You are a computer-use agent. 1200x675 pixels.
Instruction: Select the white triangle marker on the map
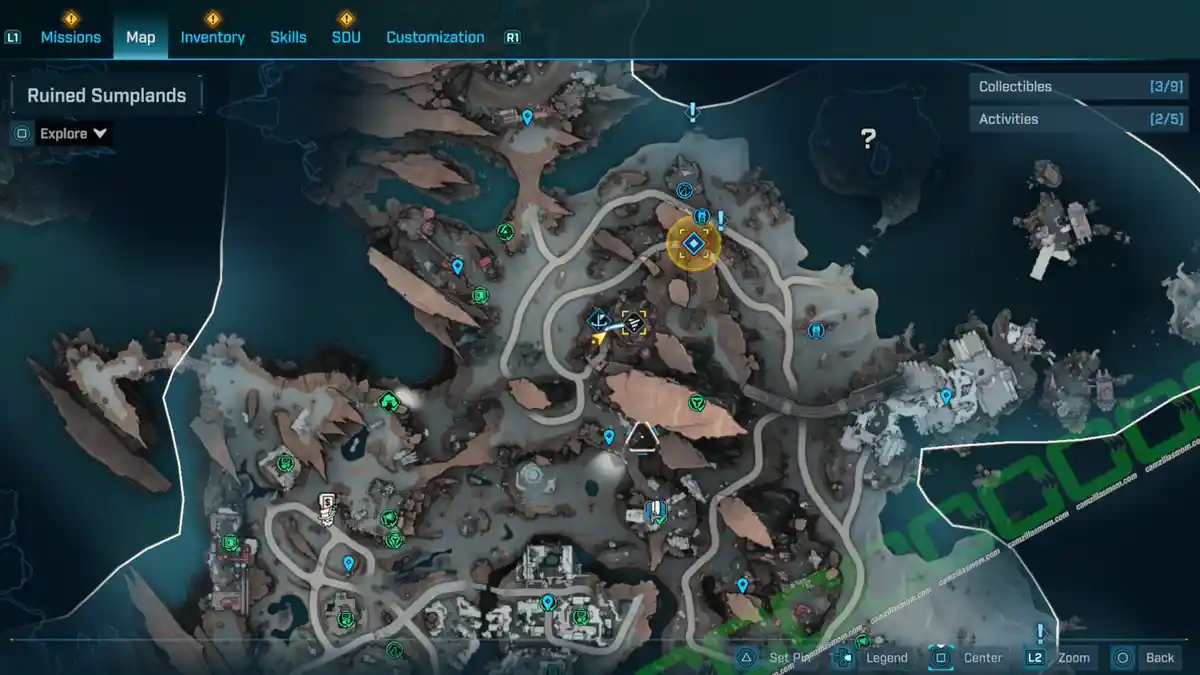pyautogui.click(x=641, y=436)
